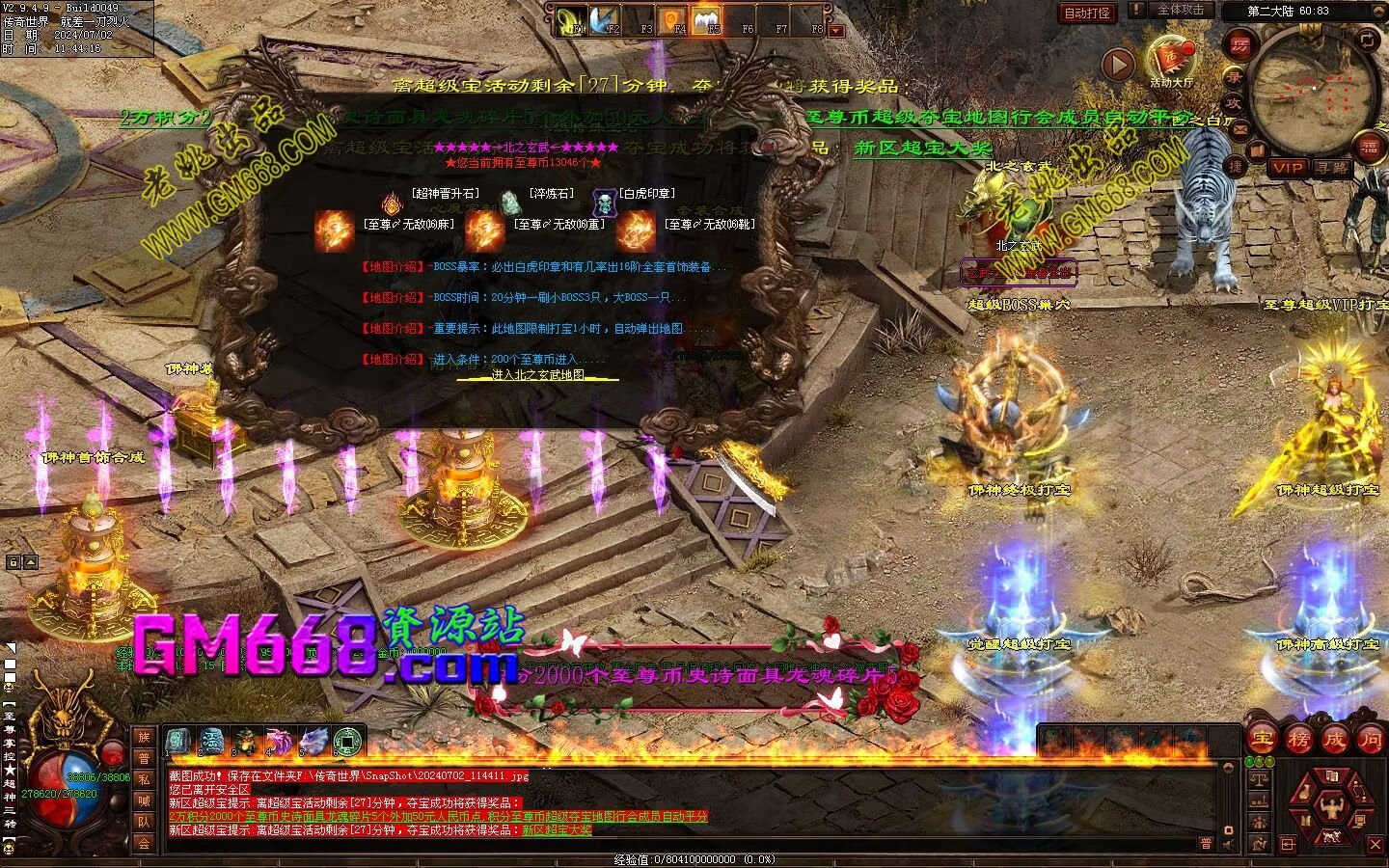Viewport: 1389px width, 868px height.
Task: Open the 历 calendar button by minimap
Action: tap(1239, 44)
